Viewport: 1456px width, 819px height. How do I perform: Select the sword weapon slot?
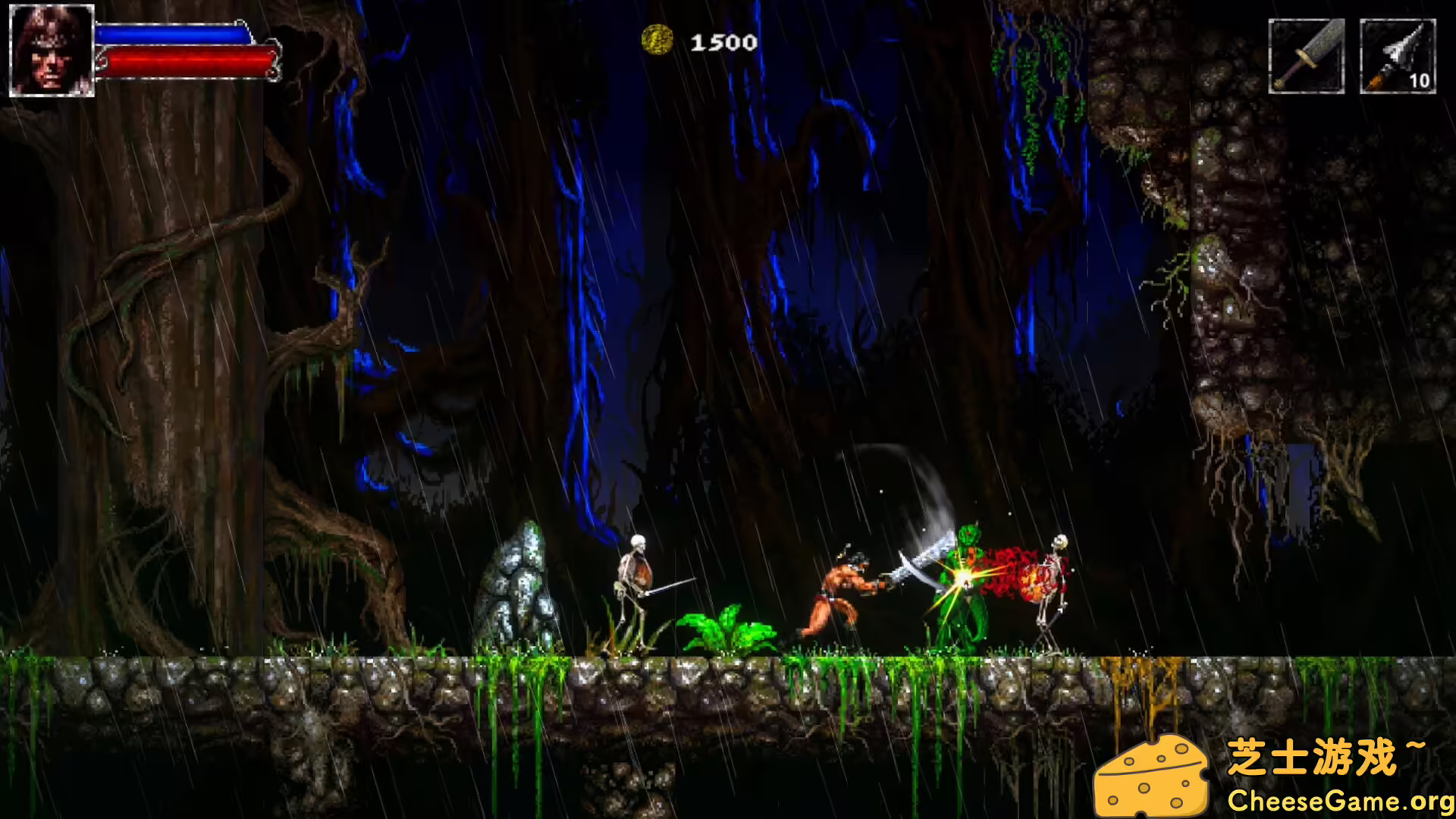tap(1306, 57)
